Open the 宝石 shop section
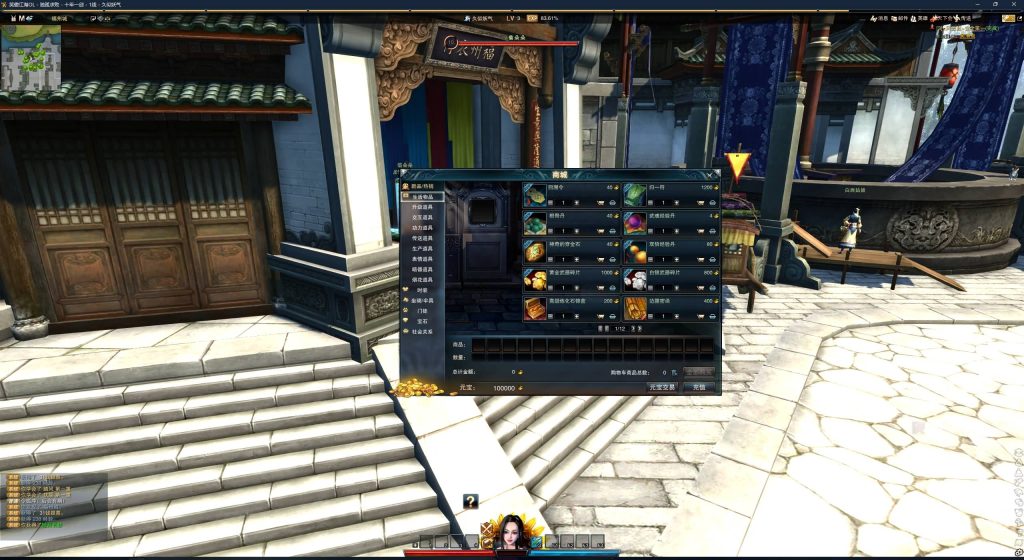Image resolution: width=1024 pixels, height=560 pixels. point(421,320)
